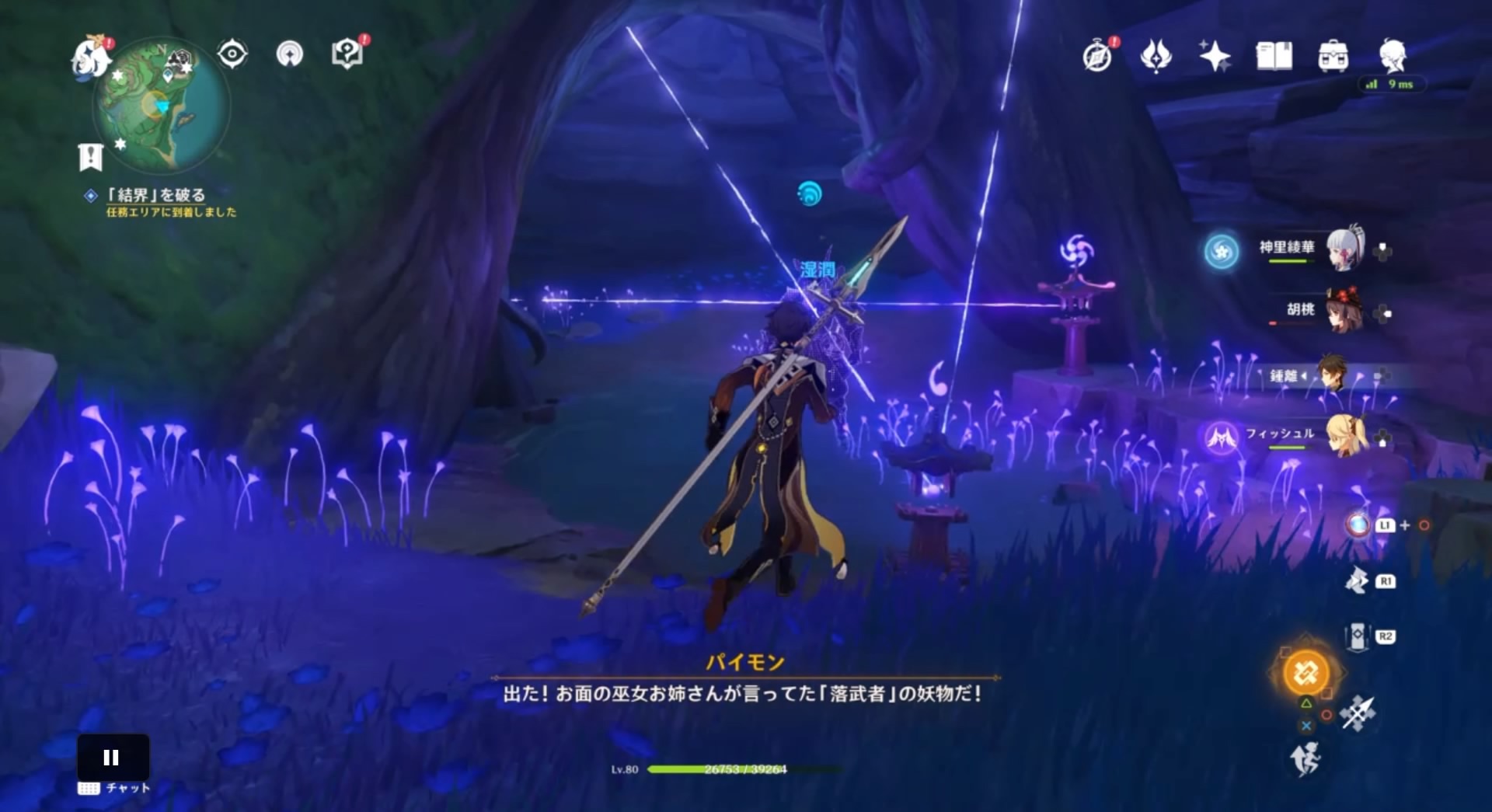Toggle the pause button bottom left
The height and width of the screenshot is (812, 1492).
point(113,757)
